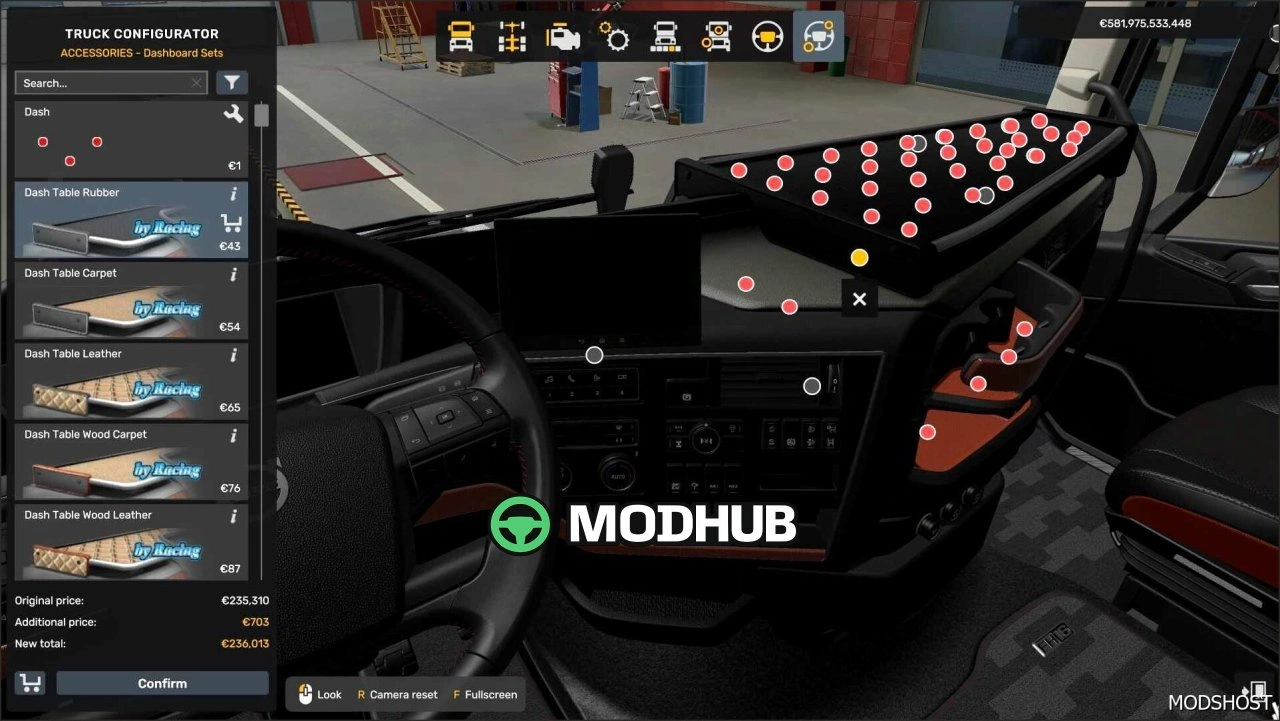Open the filter options beside the search bar
Screen dimensions: 1280x721
[x=231, y=82]
